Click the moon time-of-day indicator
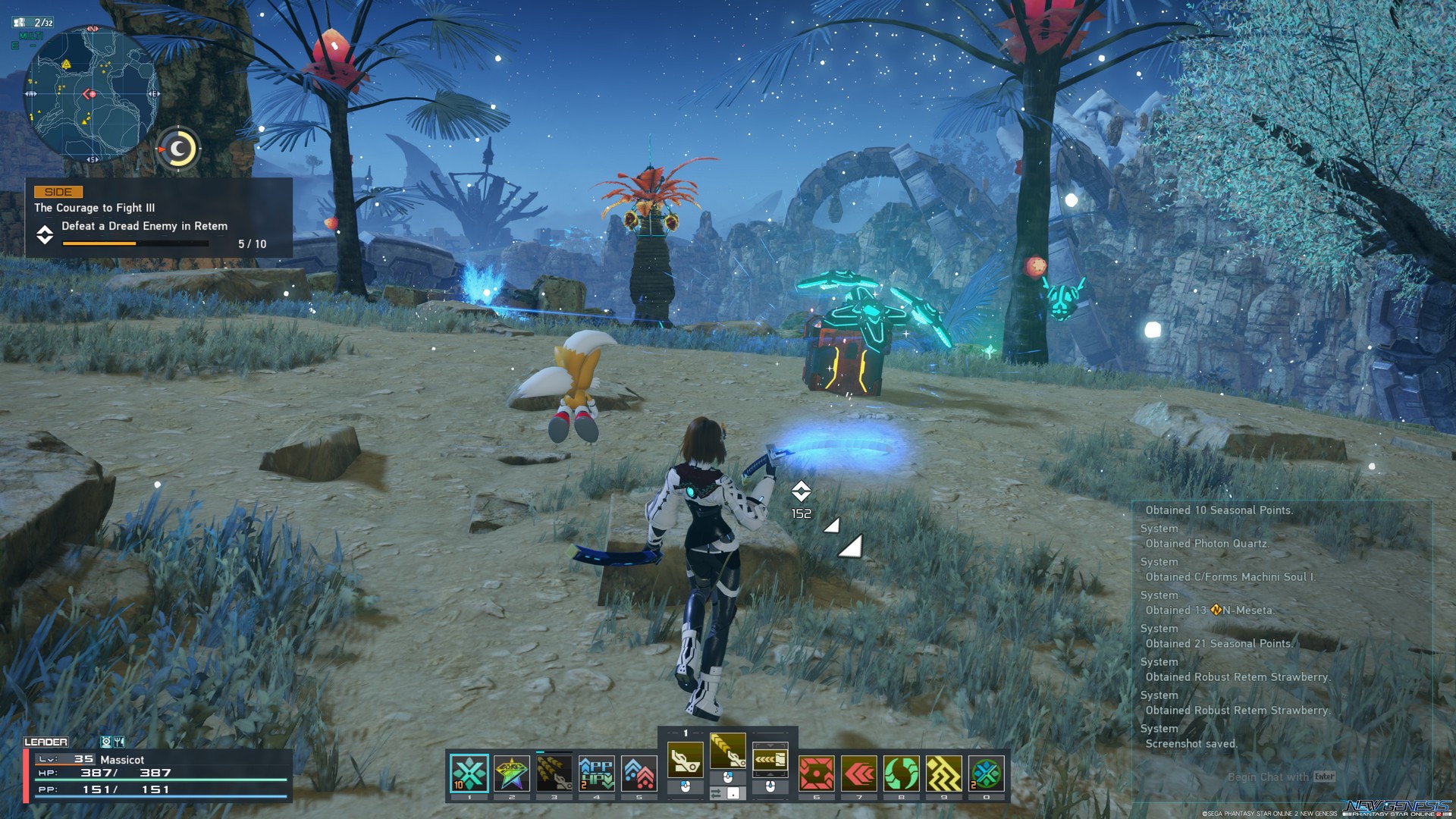 tap(179, 149)
